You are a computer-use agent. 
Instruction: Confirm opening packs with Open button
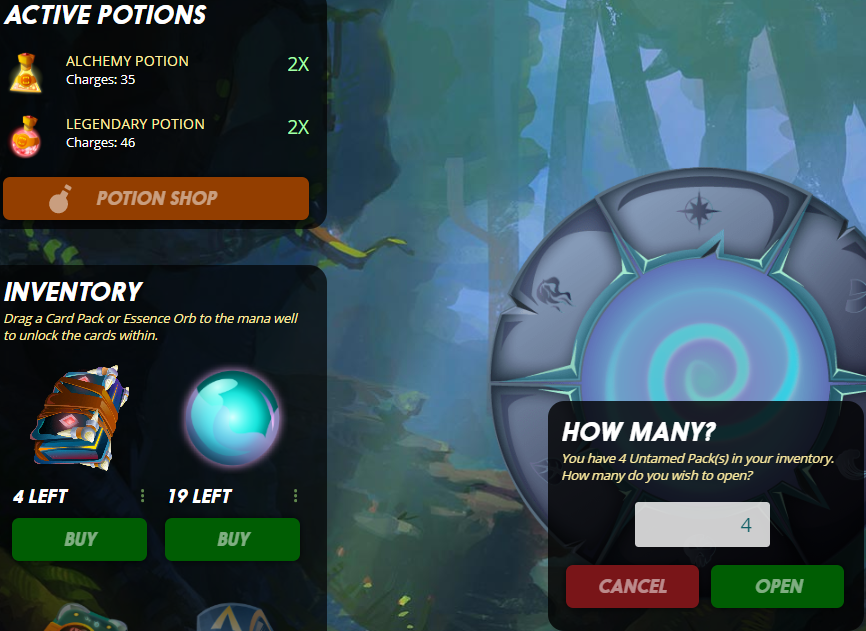tap(777, 586)
